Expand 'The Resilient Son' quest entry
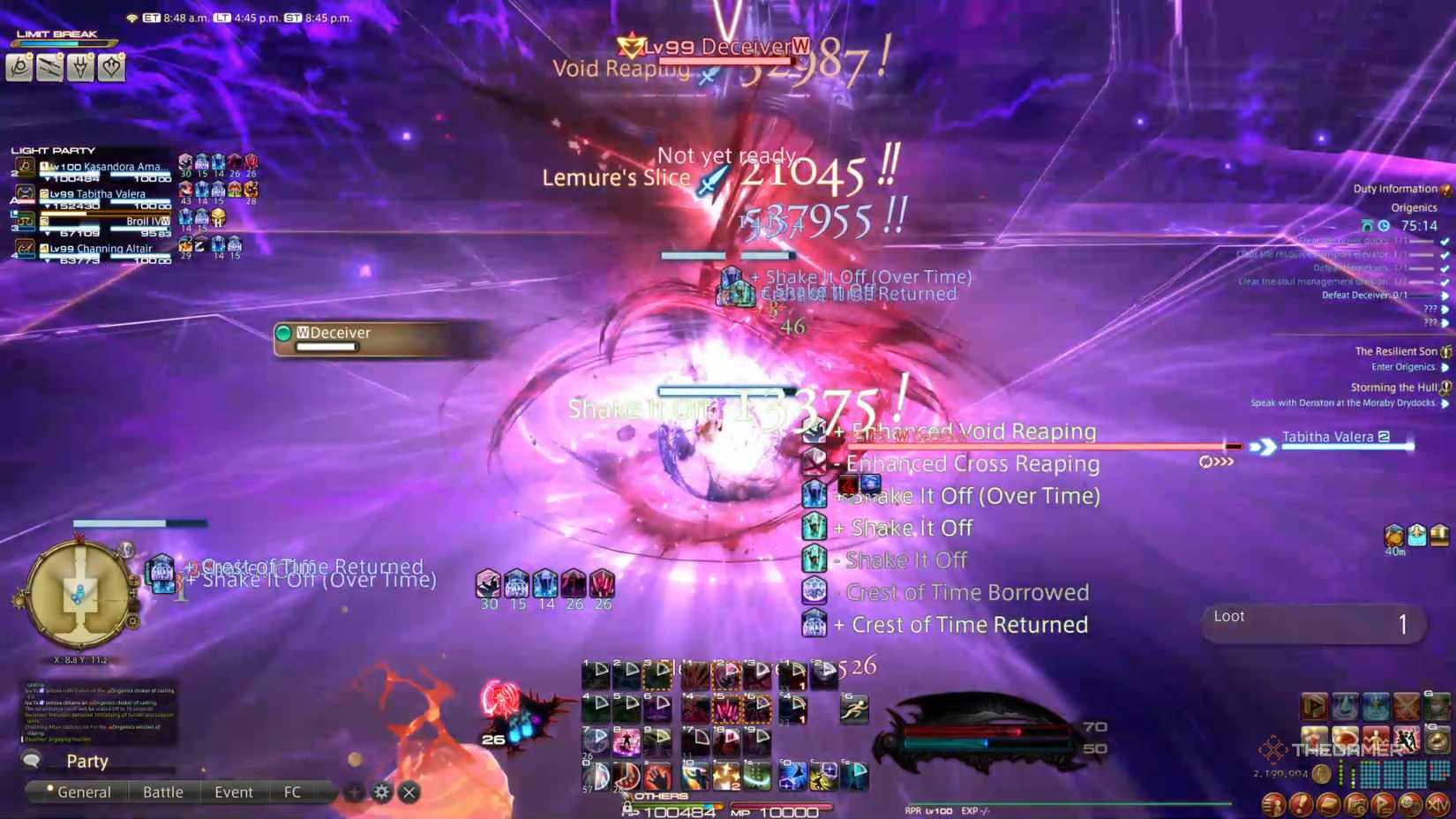Screen dimensions: 1456x819 (1445, 350)
